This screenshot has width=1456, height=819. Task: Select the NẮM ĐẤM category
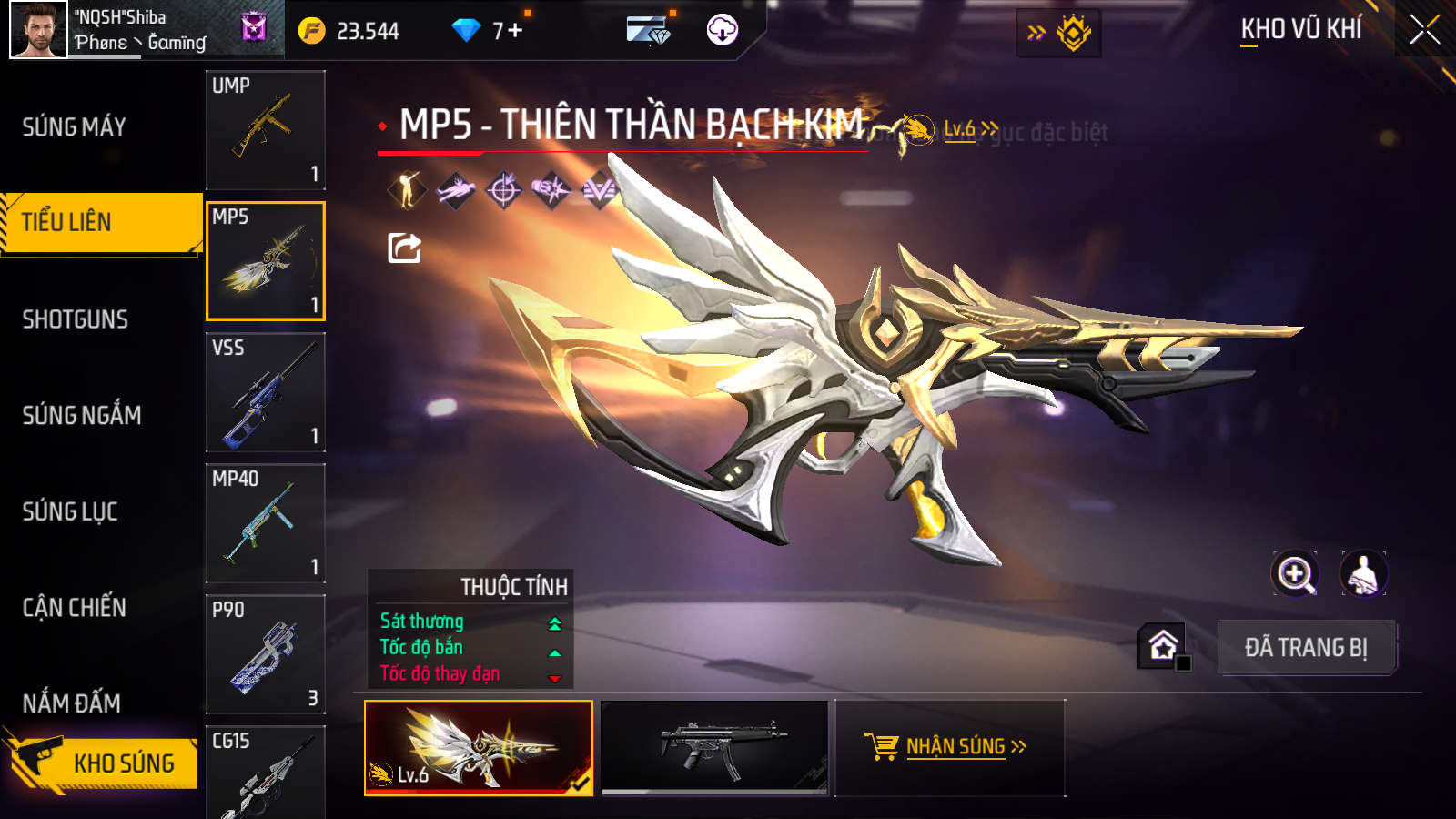tap(72, 703)
